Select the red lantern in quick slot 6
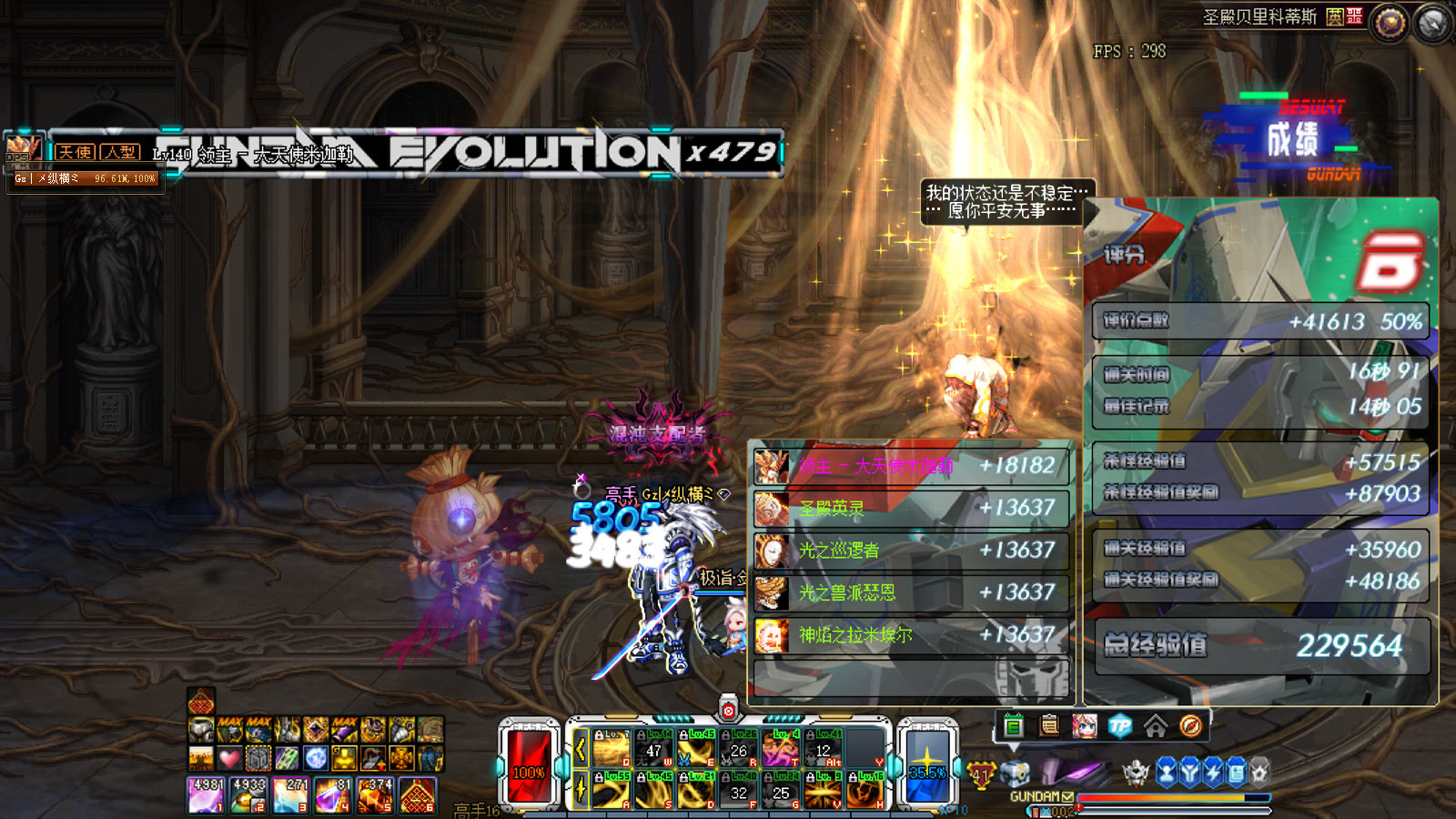1456x819 pixels. [417, 795]
